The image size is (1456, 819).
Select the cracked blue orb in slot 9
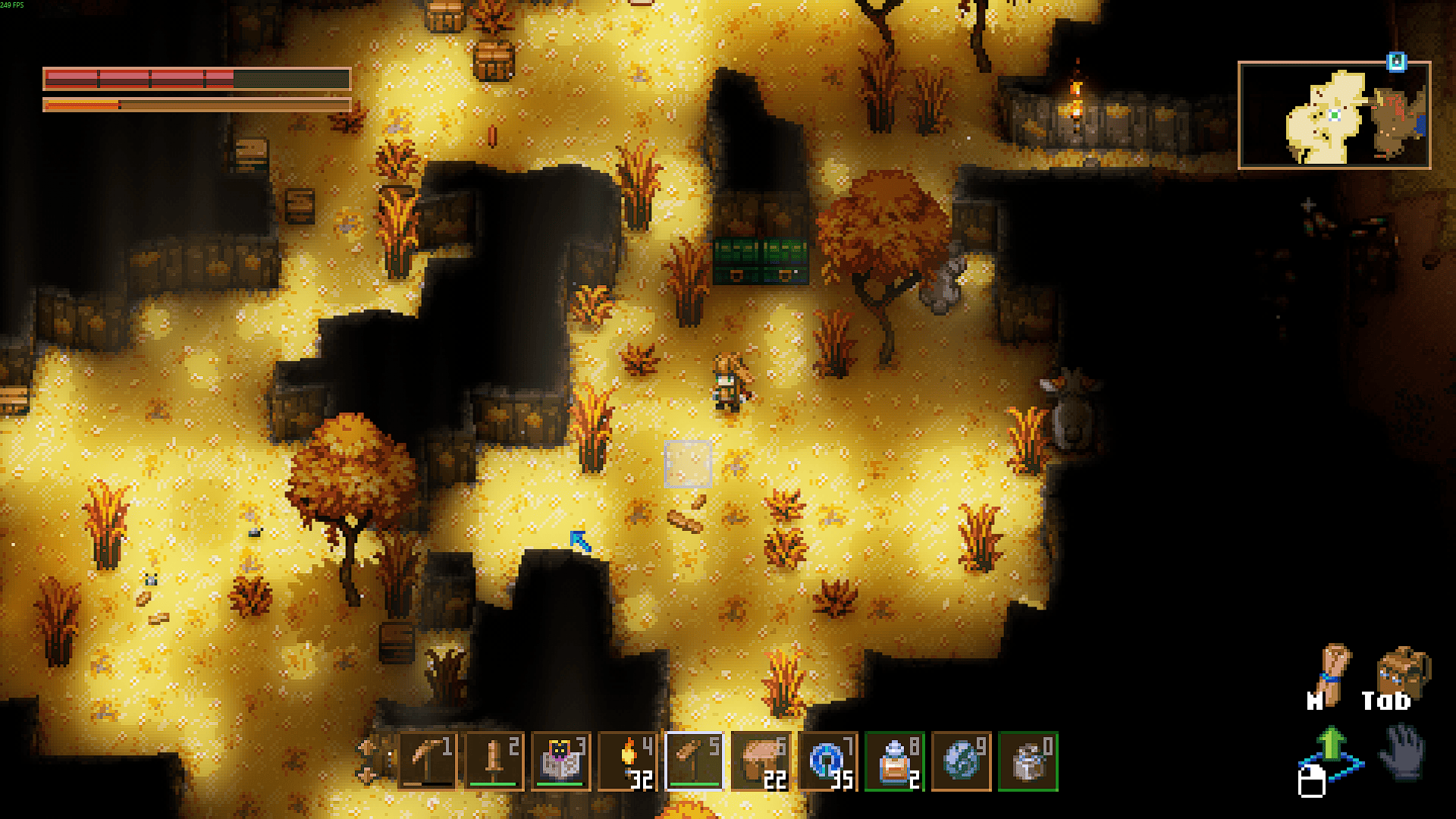pos(961,761)
